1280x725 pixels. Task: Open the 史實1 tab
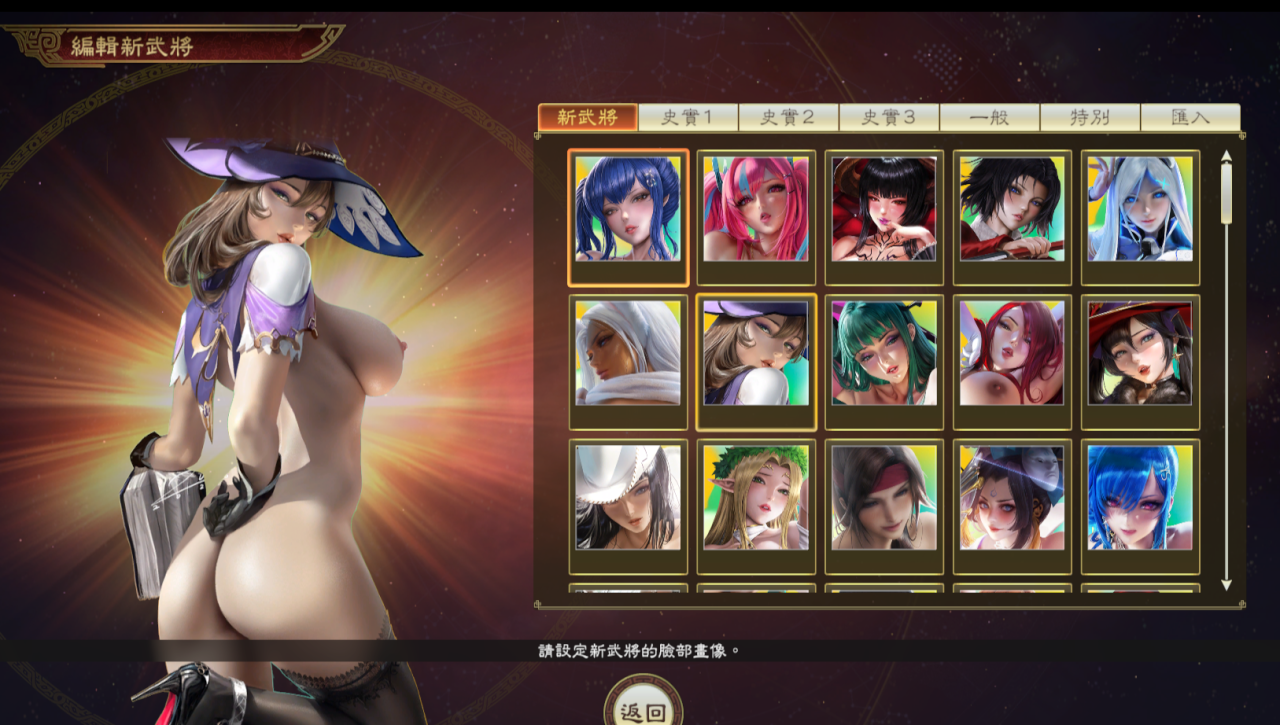coord(688,117)
